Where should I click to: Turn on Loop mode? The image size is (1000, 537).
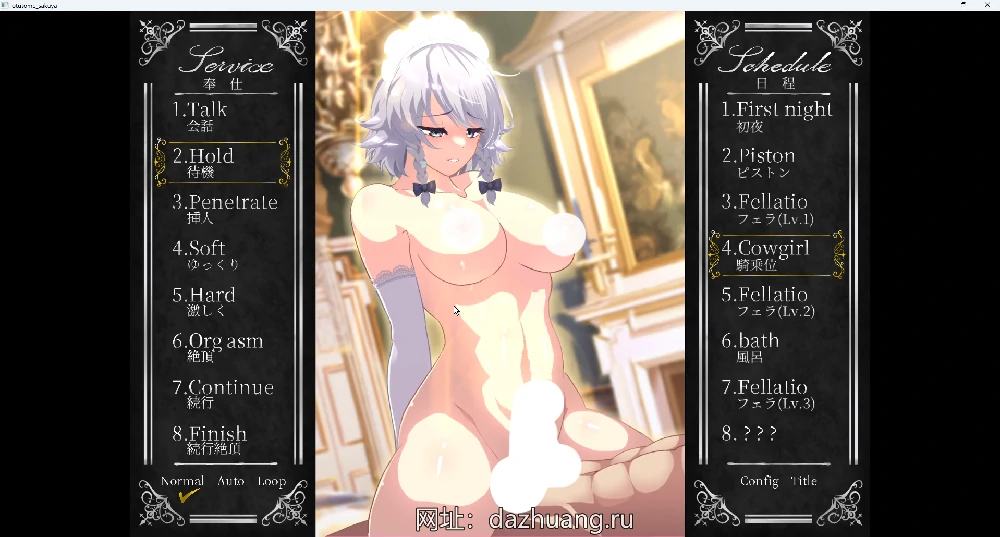coord(271,482)
